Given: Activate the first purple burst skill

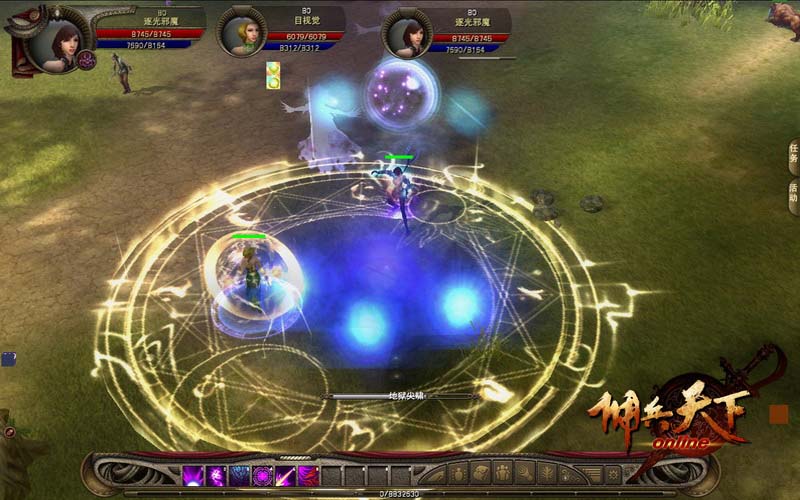Looking at the screenshot, I should pyautogui.click(x=193, y=476).
